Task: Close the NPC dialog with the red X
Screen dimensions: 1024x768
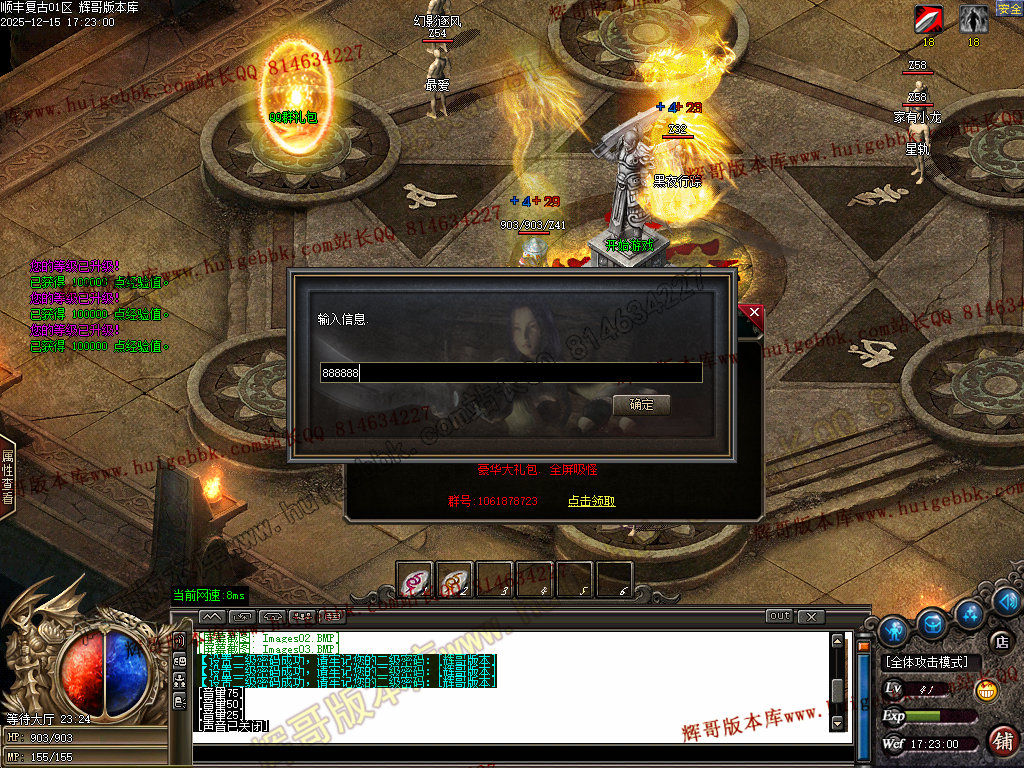Action: [755, 313]
